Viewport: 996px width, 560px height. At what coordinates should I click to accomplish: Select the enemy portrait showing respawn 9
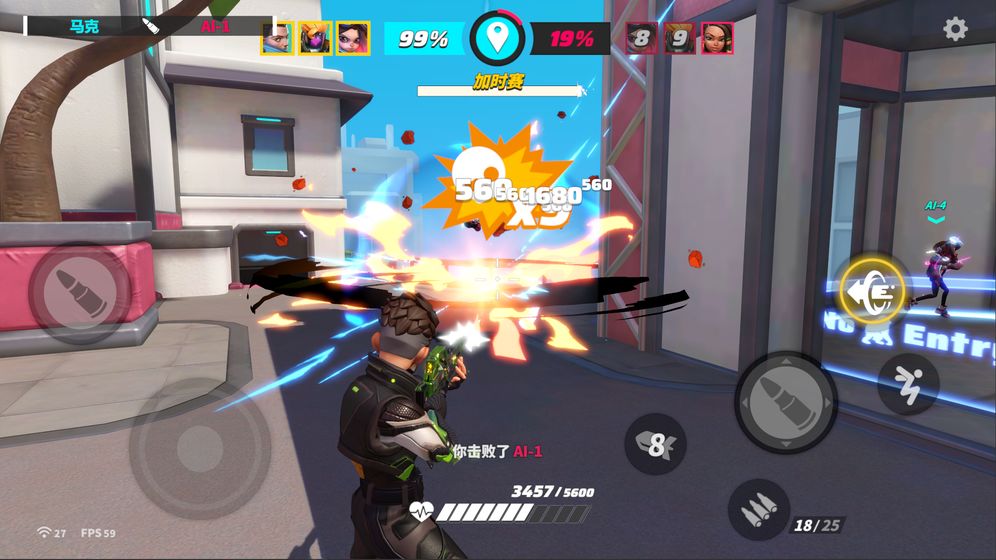(x=679, y=38)
